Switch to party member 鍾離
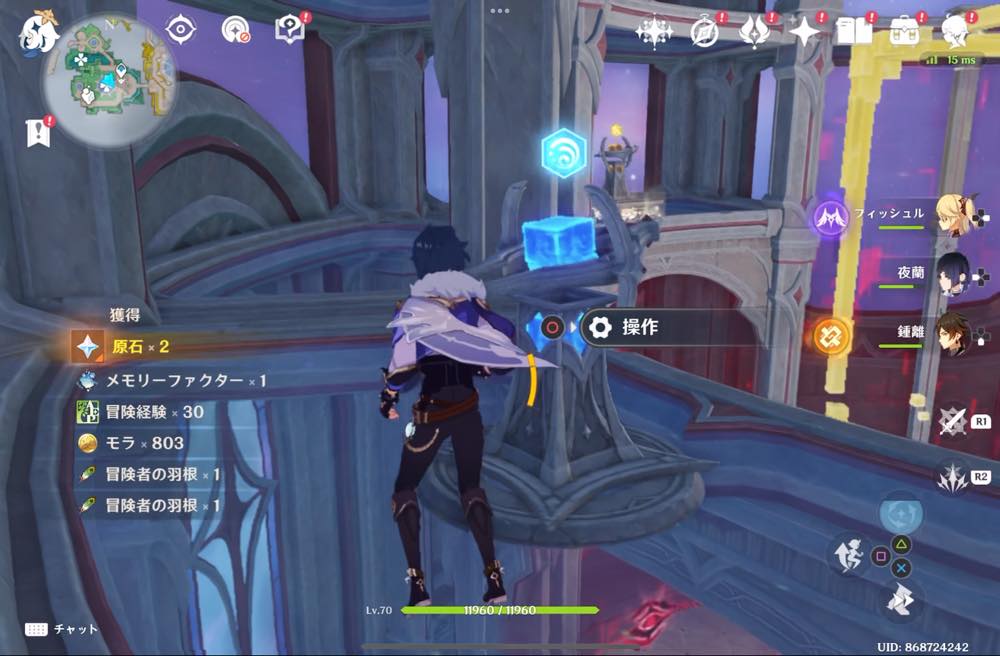This screenshot has width=1000, height=656. tap(956, 333)
